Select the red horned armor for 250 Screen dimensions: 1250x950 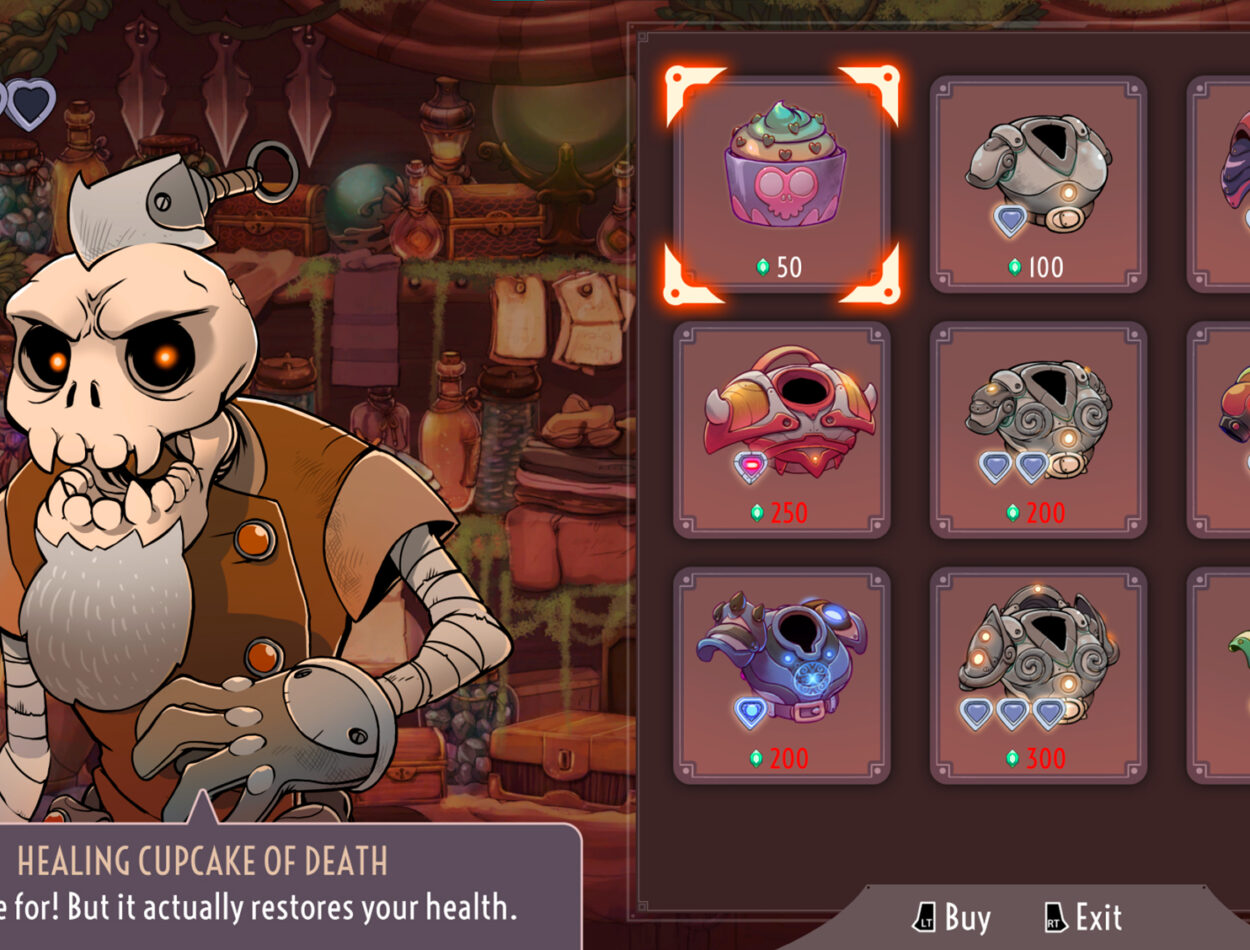pos(782,430)
